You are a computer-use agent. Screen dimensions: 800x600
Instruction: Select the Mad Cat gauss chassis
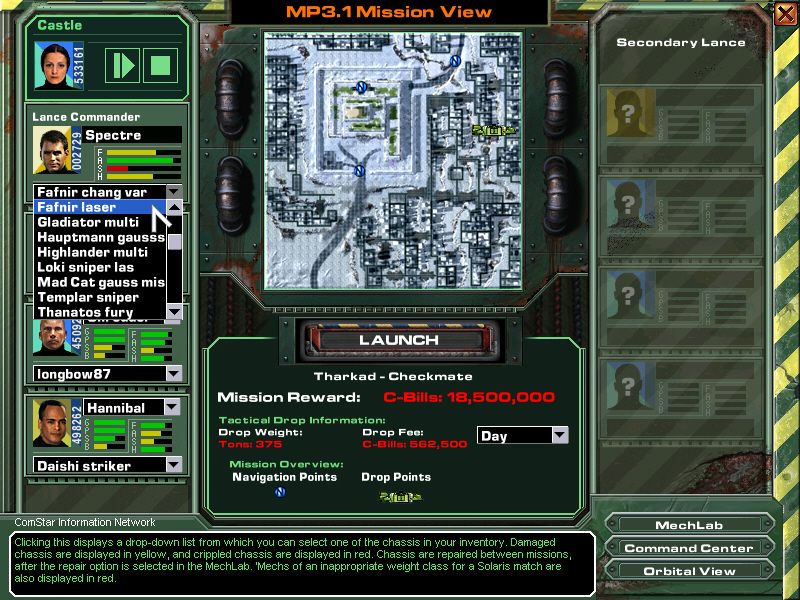point(98,282)
